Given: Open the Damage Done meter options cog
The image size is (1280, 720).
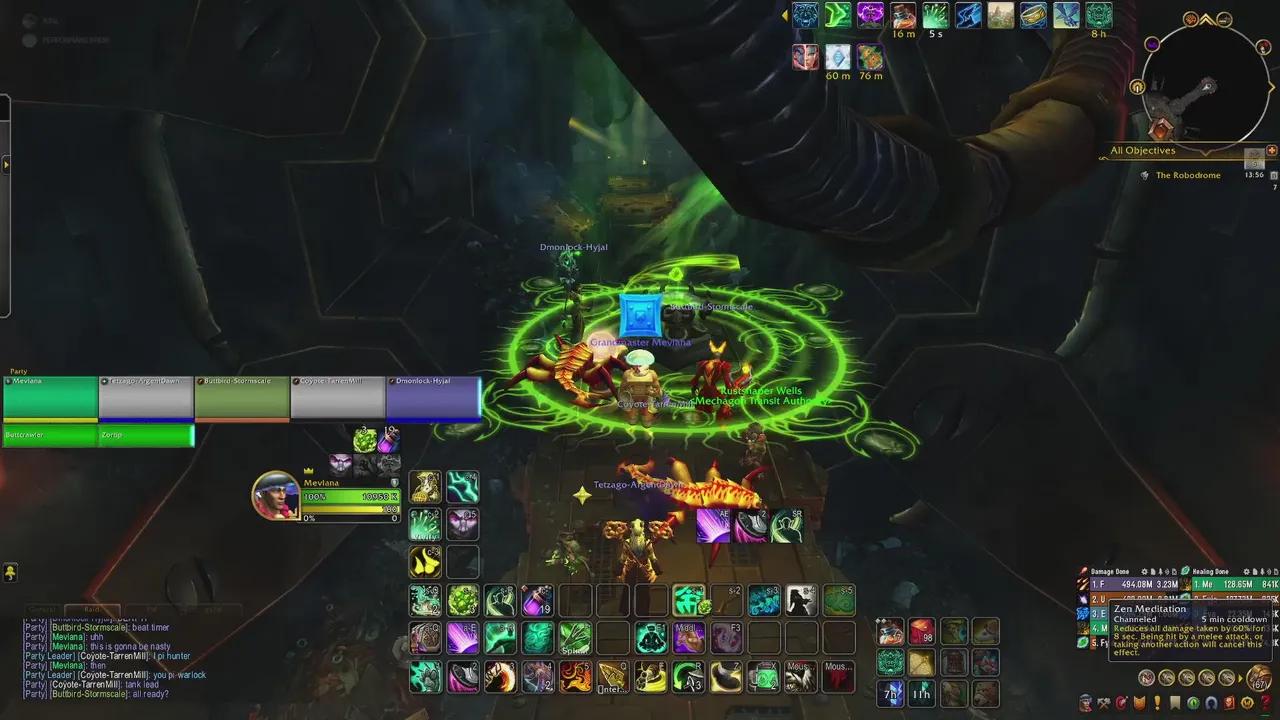Looking at the screenshot, I should point(1145,571).
